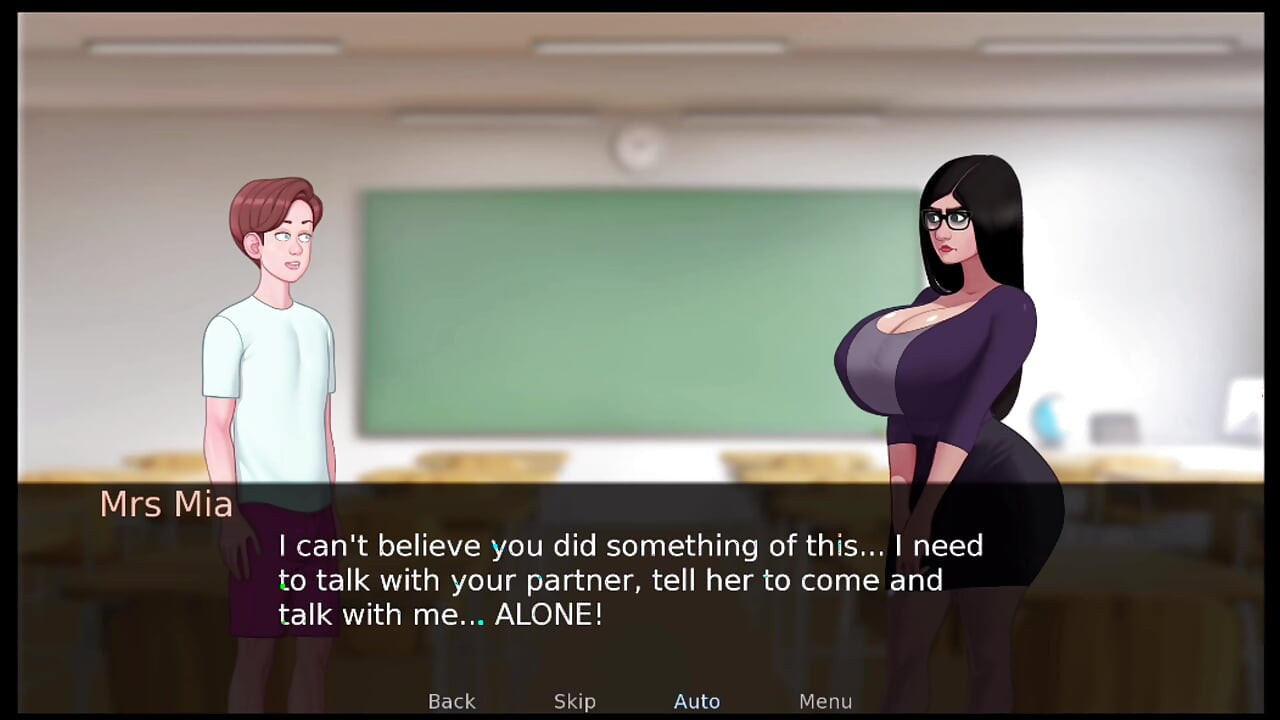Toggle Auto mode off by clicking Auto

(x=697, y=701)
